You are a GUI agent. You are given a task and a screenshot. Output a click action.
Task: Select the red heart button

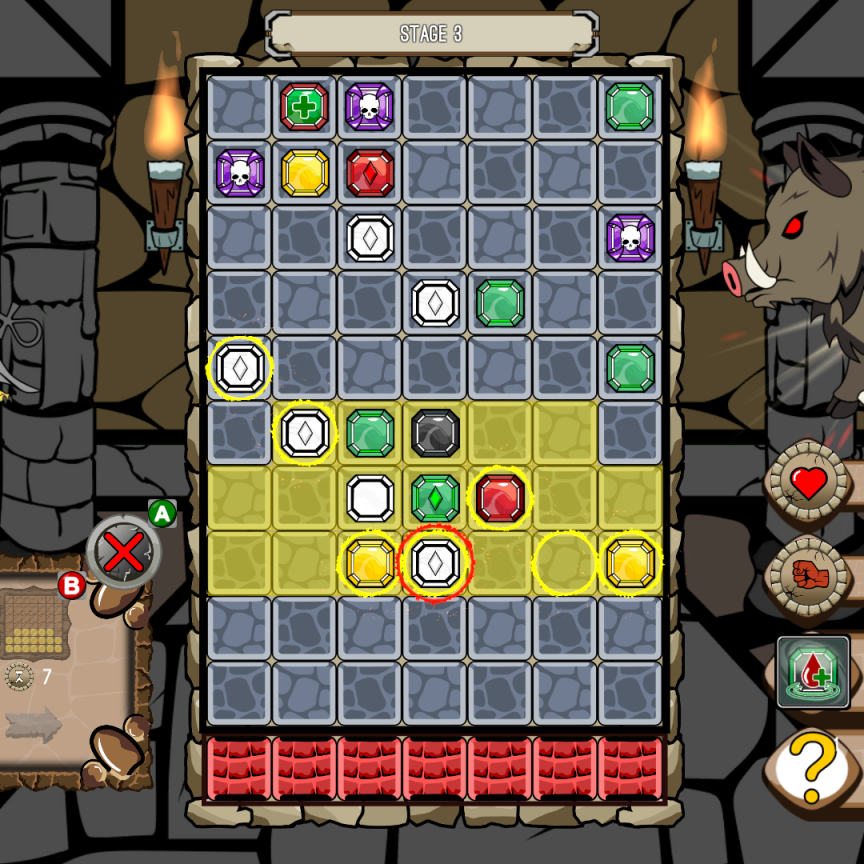tap(808, 484)
